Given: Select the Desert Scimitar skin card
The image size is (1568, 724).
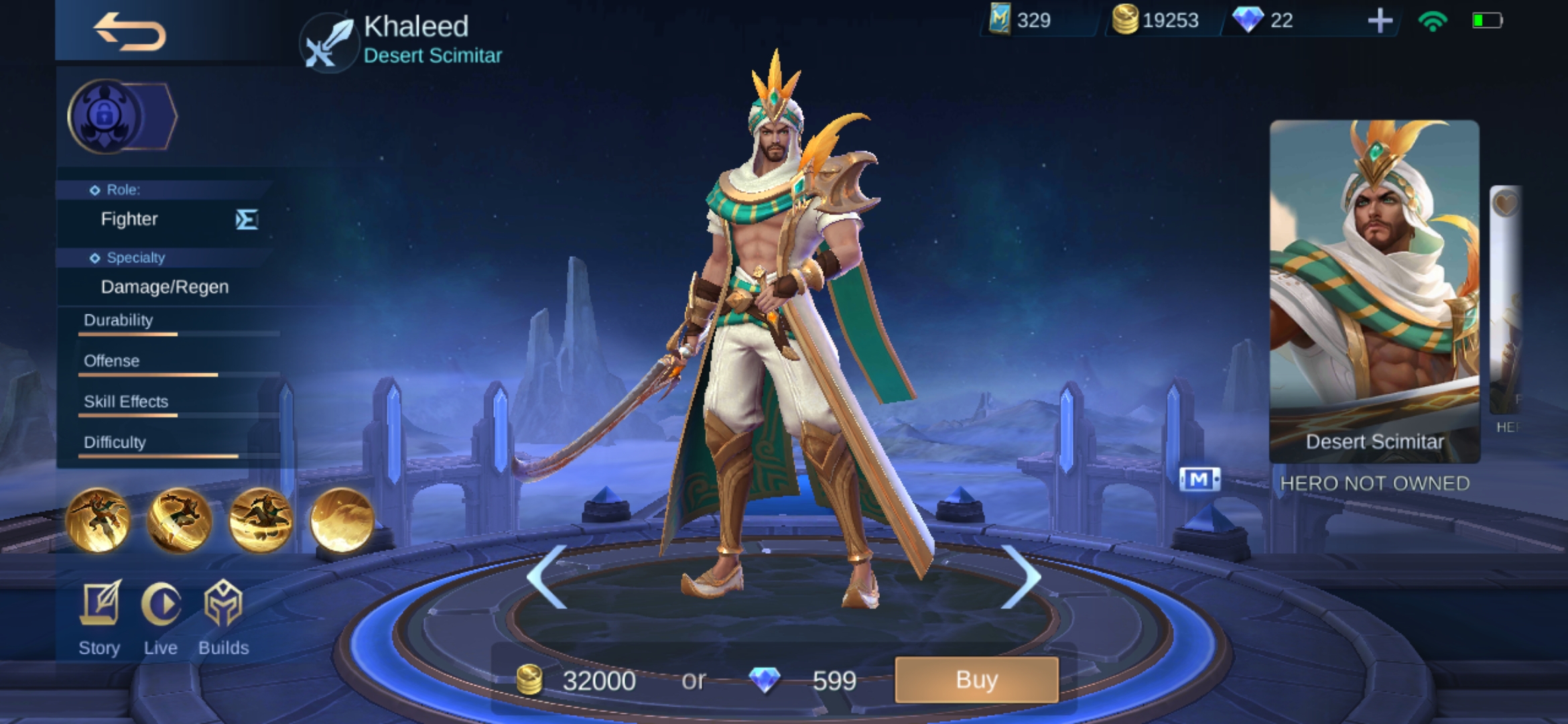Looking at the screenshot, I should pos(1374,288).
